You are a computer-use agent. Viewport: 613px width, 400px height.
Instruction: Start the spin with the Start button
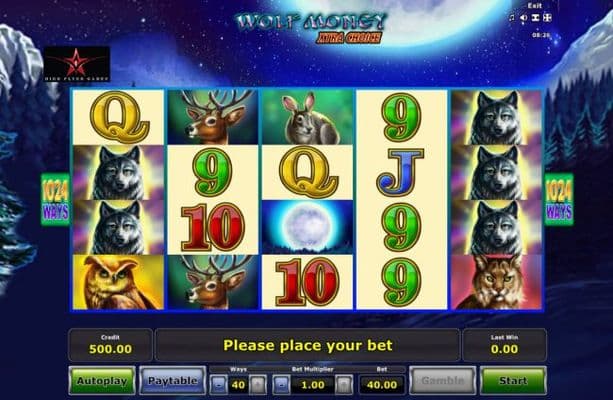[x=512, y=380]
